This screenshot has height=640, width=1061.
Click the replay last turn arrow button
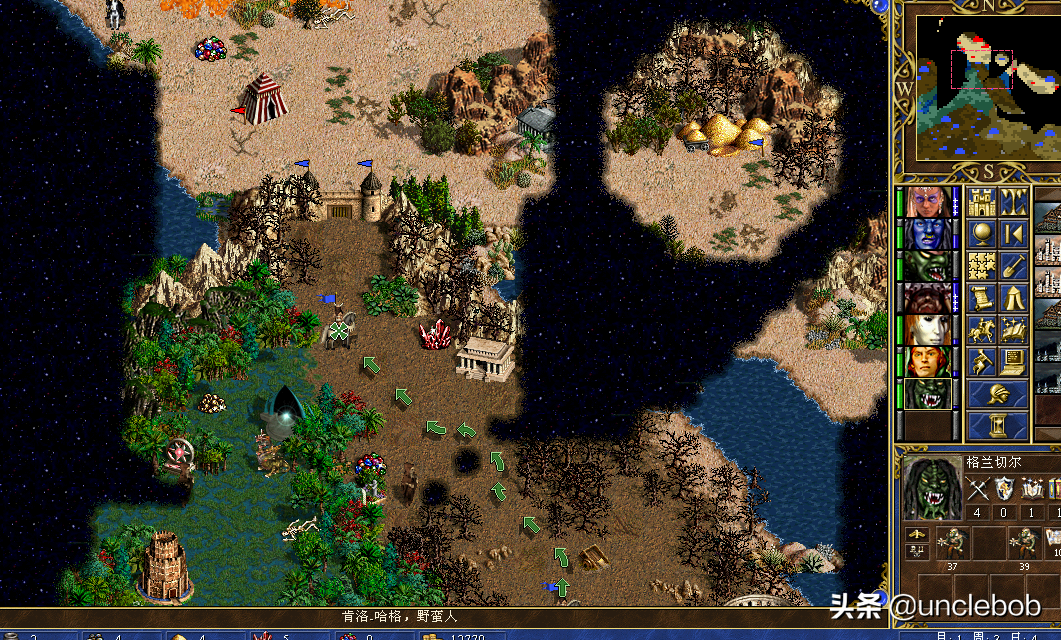point(1013,234)
